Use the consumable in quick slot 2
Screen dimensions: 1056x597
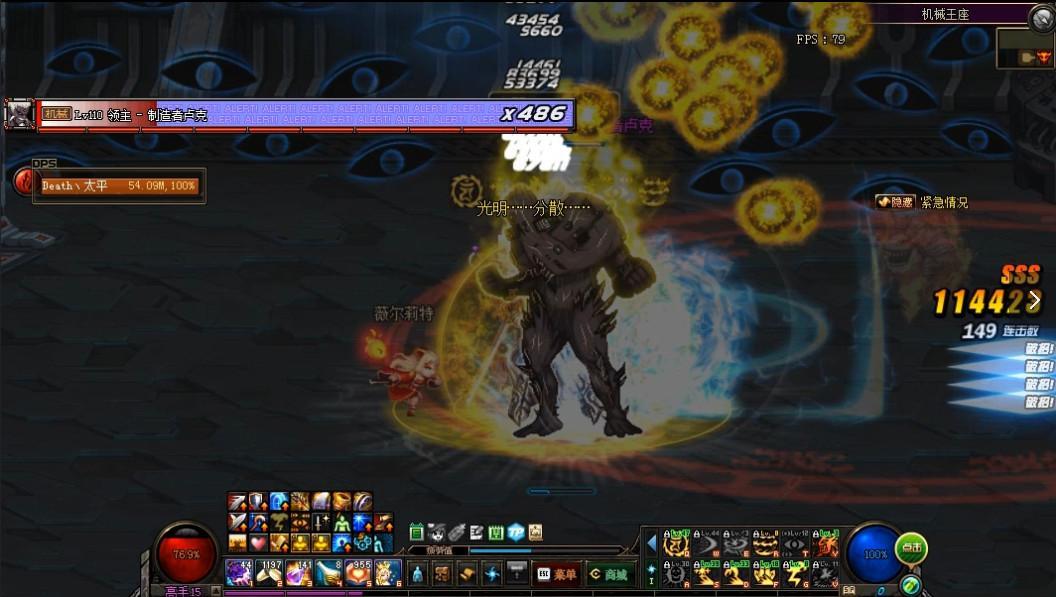pyautogui.click(x=269, y=573)
